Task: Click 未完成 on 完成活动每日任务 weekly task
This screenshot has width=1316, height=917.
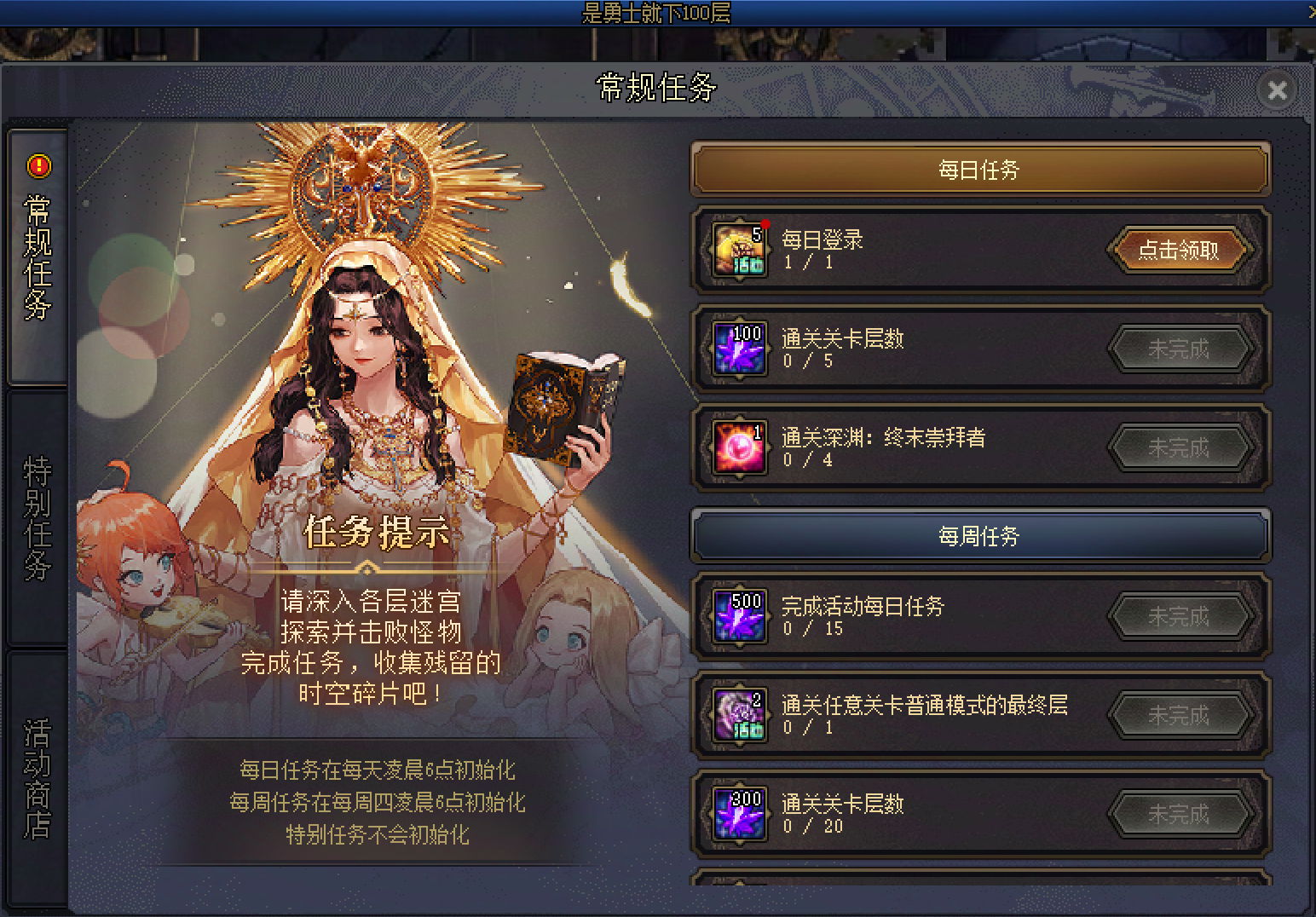Action: point(1180,616)
